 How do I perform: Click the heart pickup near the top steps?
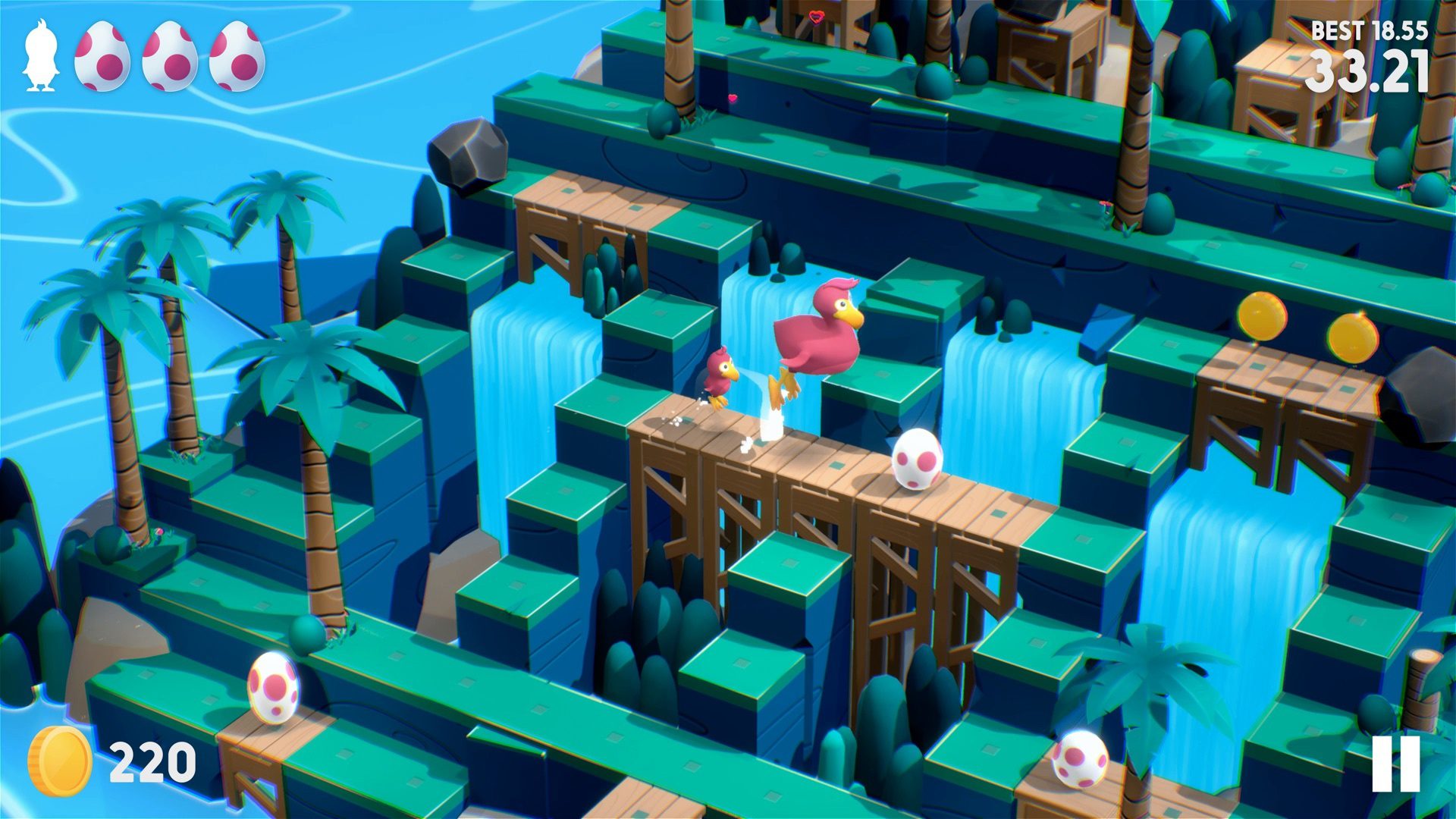[x=732, y=99]
